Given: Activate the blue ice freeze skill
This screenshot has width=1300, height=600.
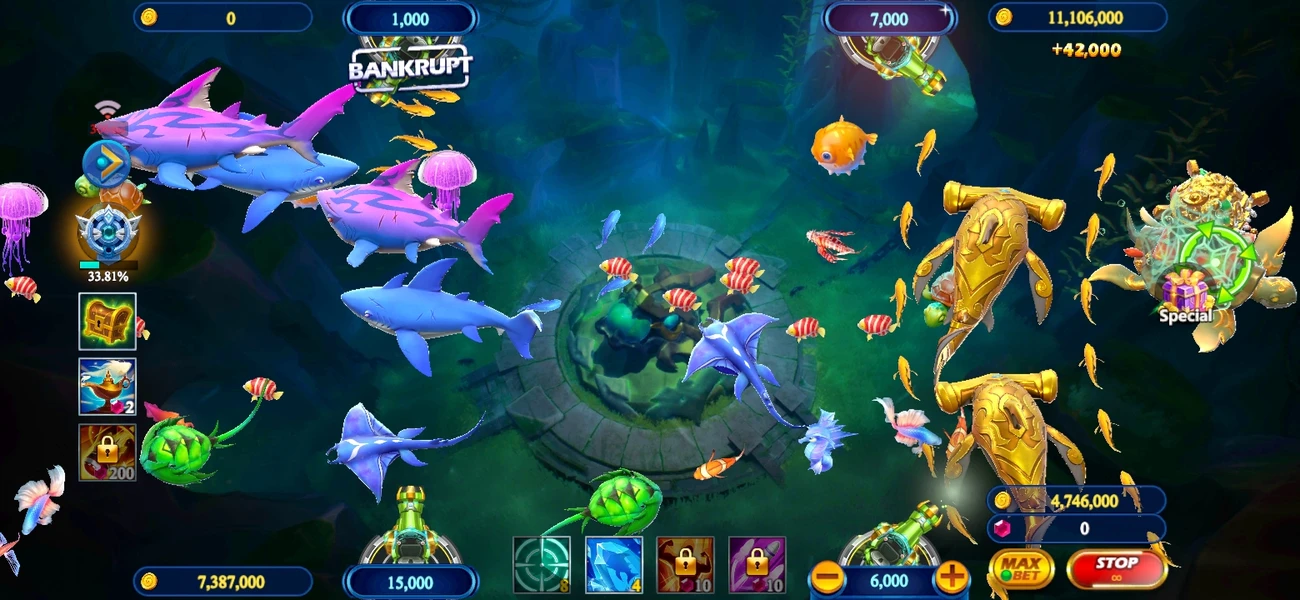Looking at the screenshot, I should [x=613, y=565].
